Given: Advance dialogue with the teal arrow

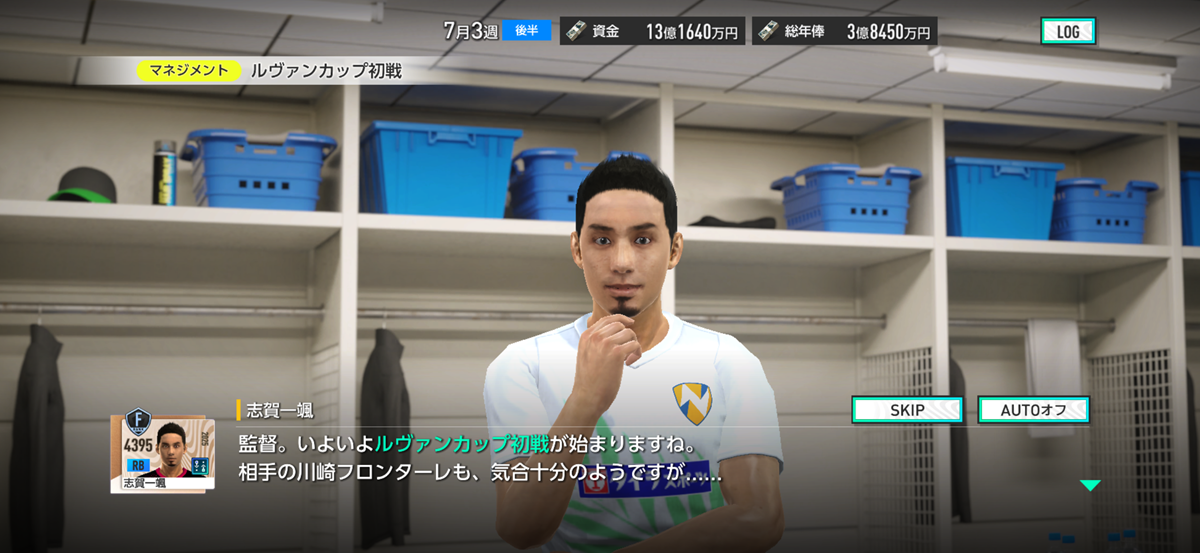Looking at the screenshot, I should (x=1090, y=486).
